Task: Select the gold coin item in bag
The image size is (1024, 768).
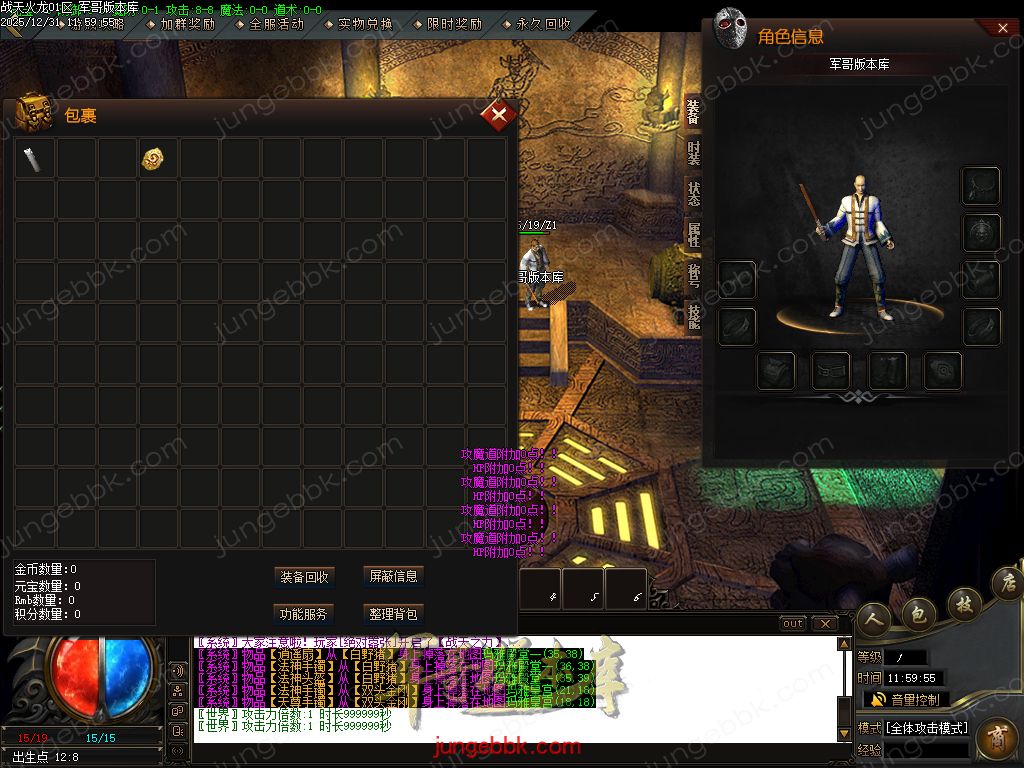Action: pyautogui.click(x=153, y=158)
